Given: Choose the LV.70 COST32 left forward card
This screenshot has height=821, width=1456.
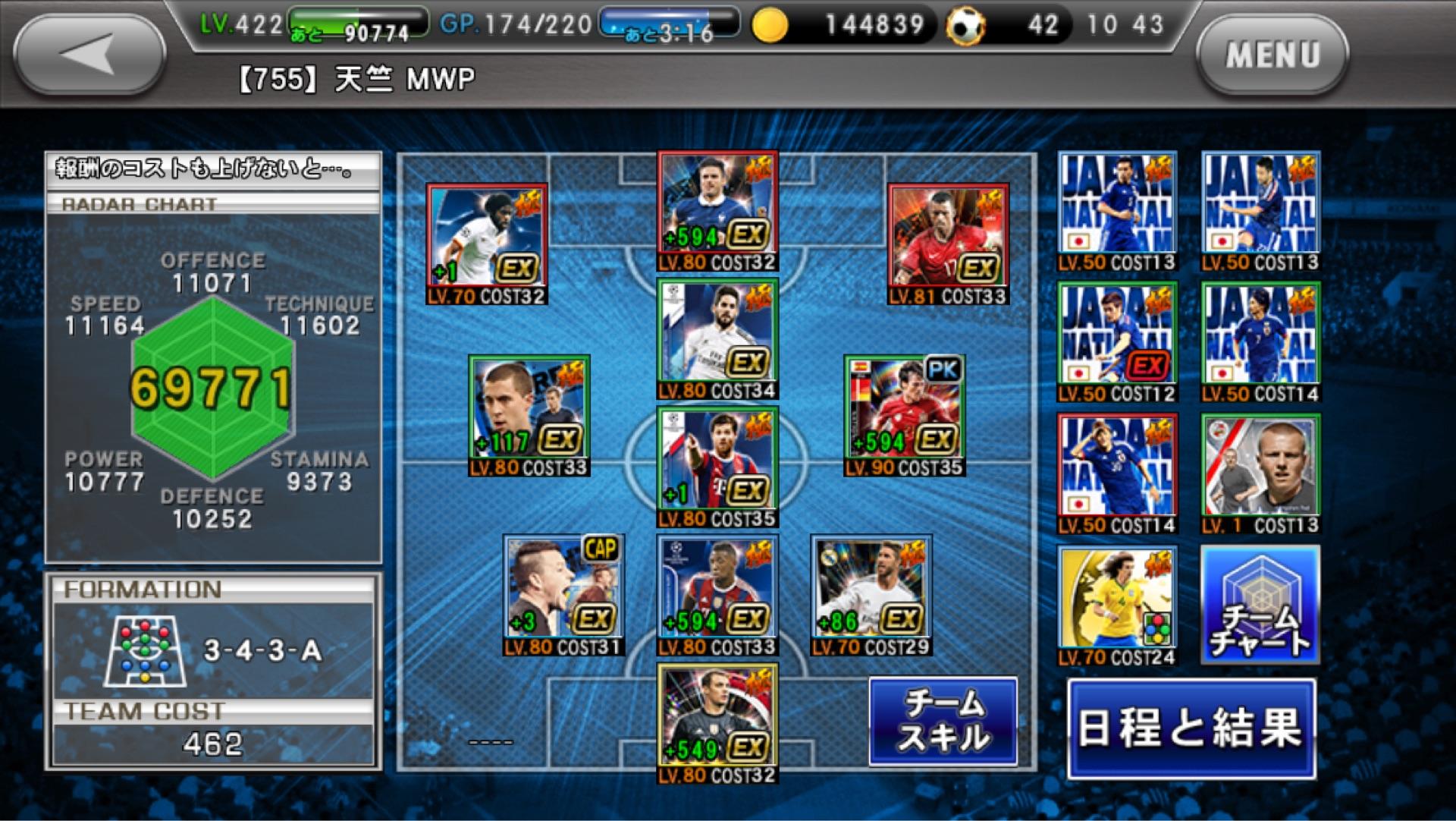Looking at the screenshot, I should [487, 243].
